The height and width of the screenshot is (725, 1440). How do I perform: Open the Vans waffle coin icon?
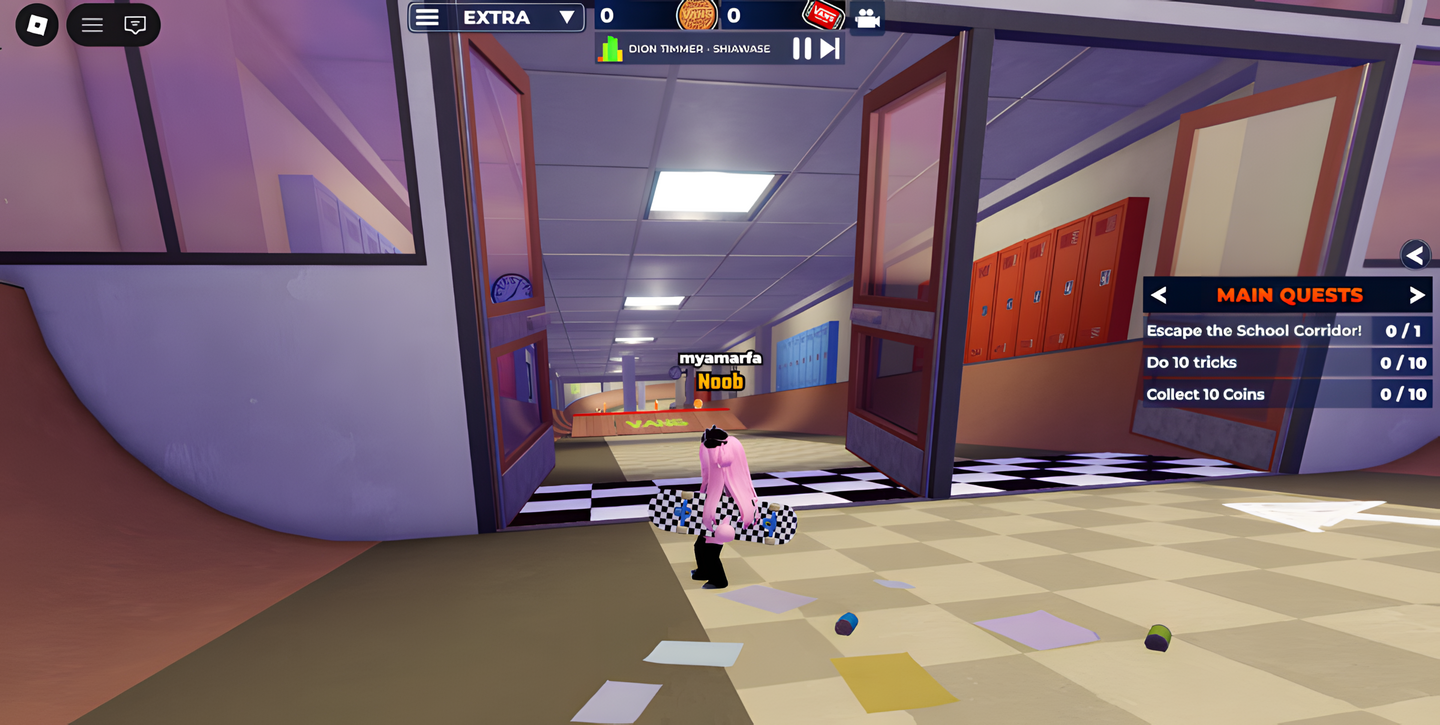click(697, 16)
